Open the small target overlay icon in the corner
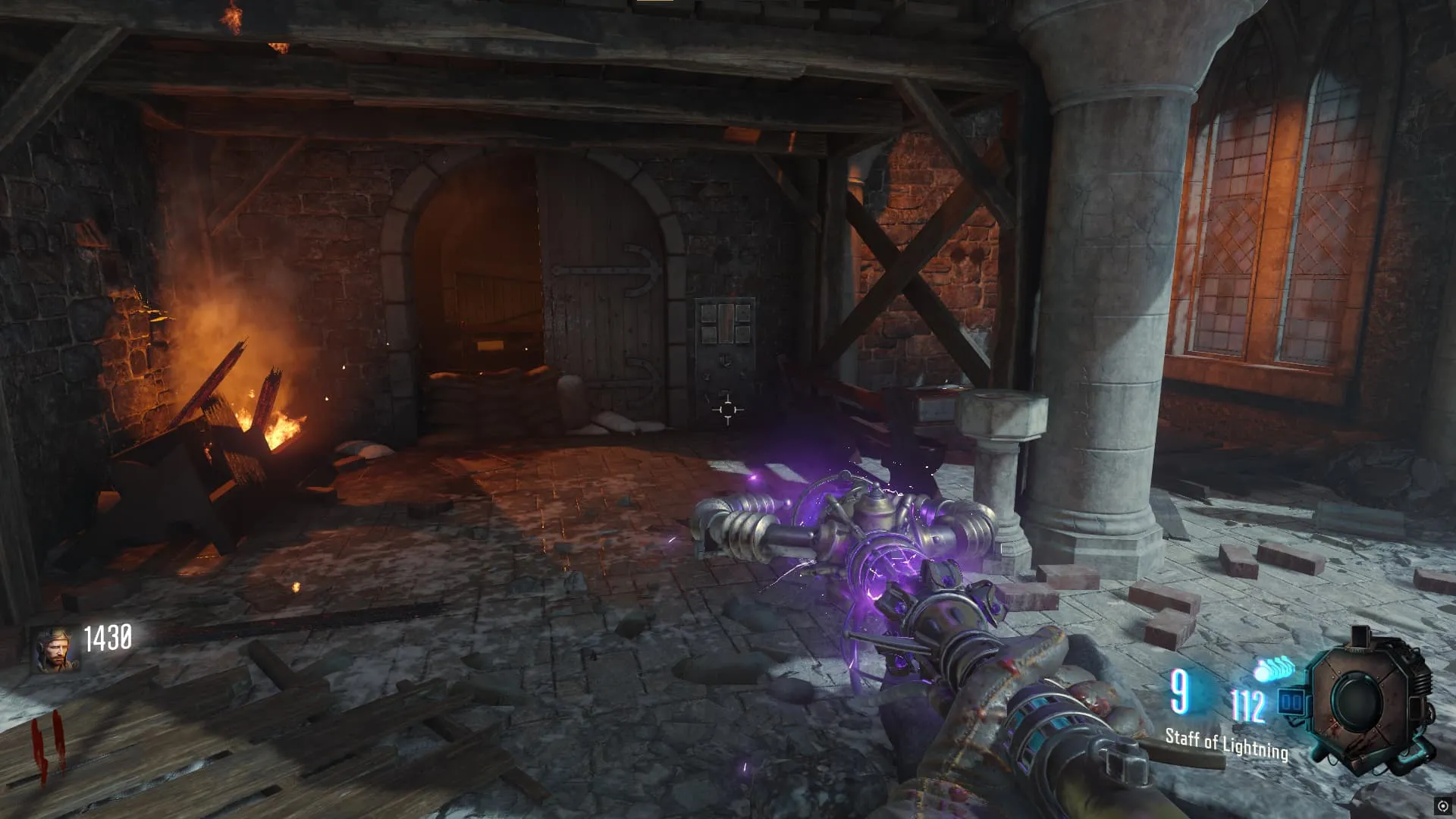This screenshot has height=819, width=1456. [1442, 806]
